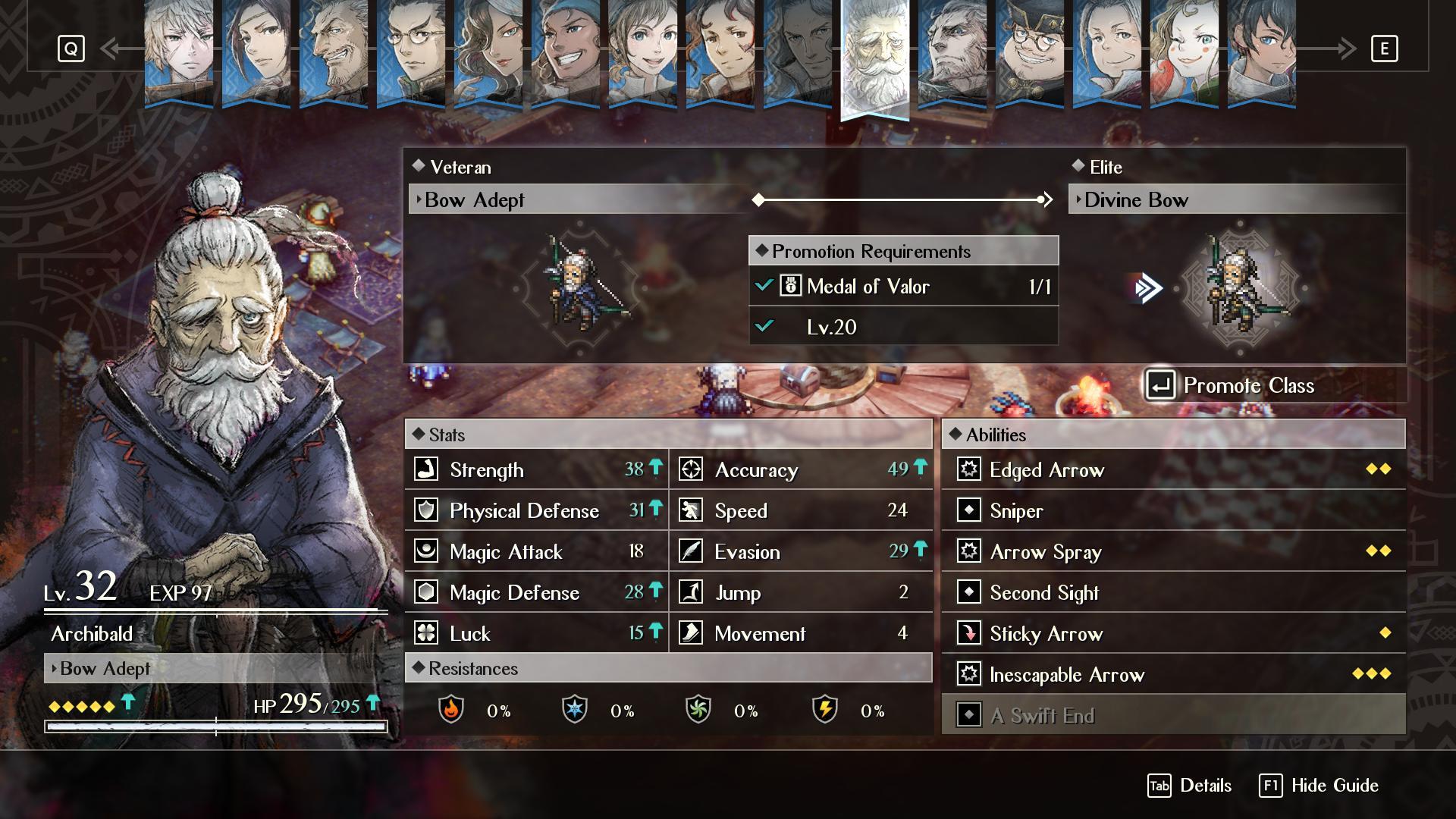Hide the guide with Hide Guide

[1319, 786]
